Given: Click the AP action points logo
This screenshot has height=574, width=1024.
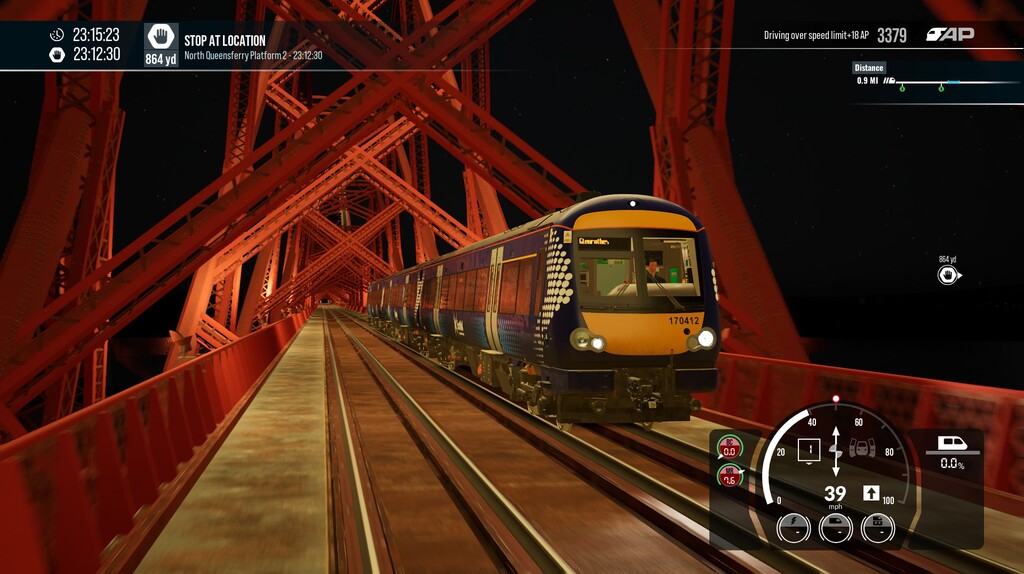Looking at the screenshot, I should (949, 35).
